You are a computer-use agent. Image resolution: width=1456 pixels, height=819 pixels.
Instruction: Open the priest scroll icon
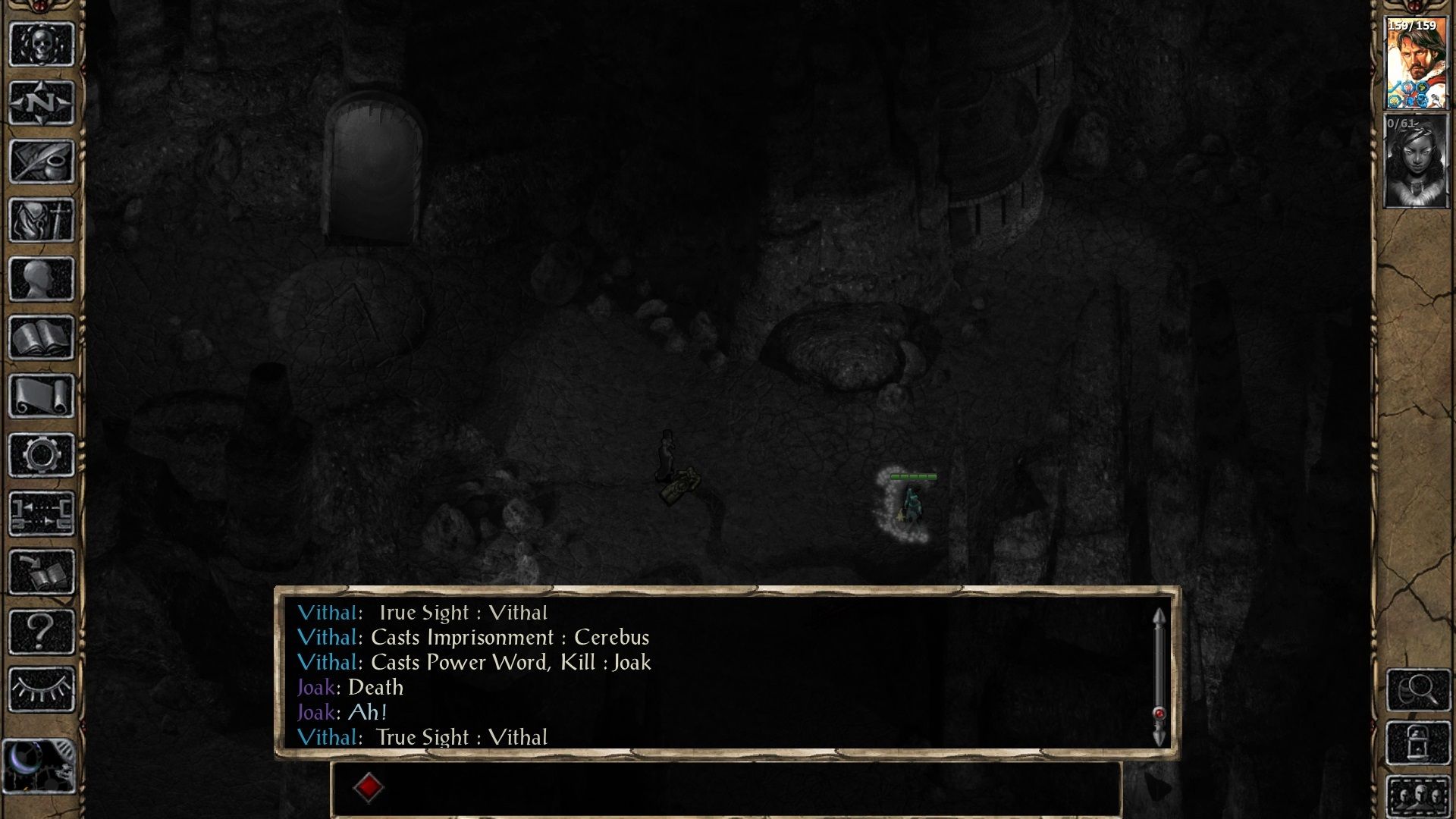(x=42, y=396)
